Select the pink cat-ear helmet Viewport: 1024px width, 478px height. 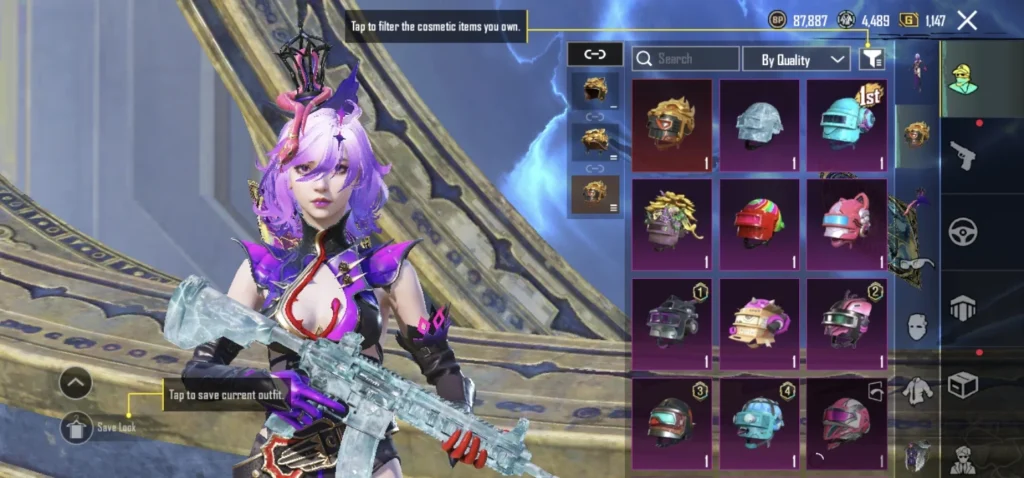click(x=846, y=224)
